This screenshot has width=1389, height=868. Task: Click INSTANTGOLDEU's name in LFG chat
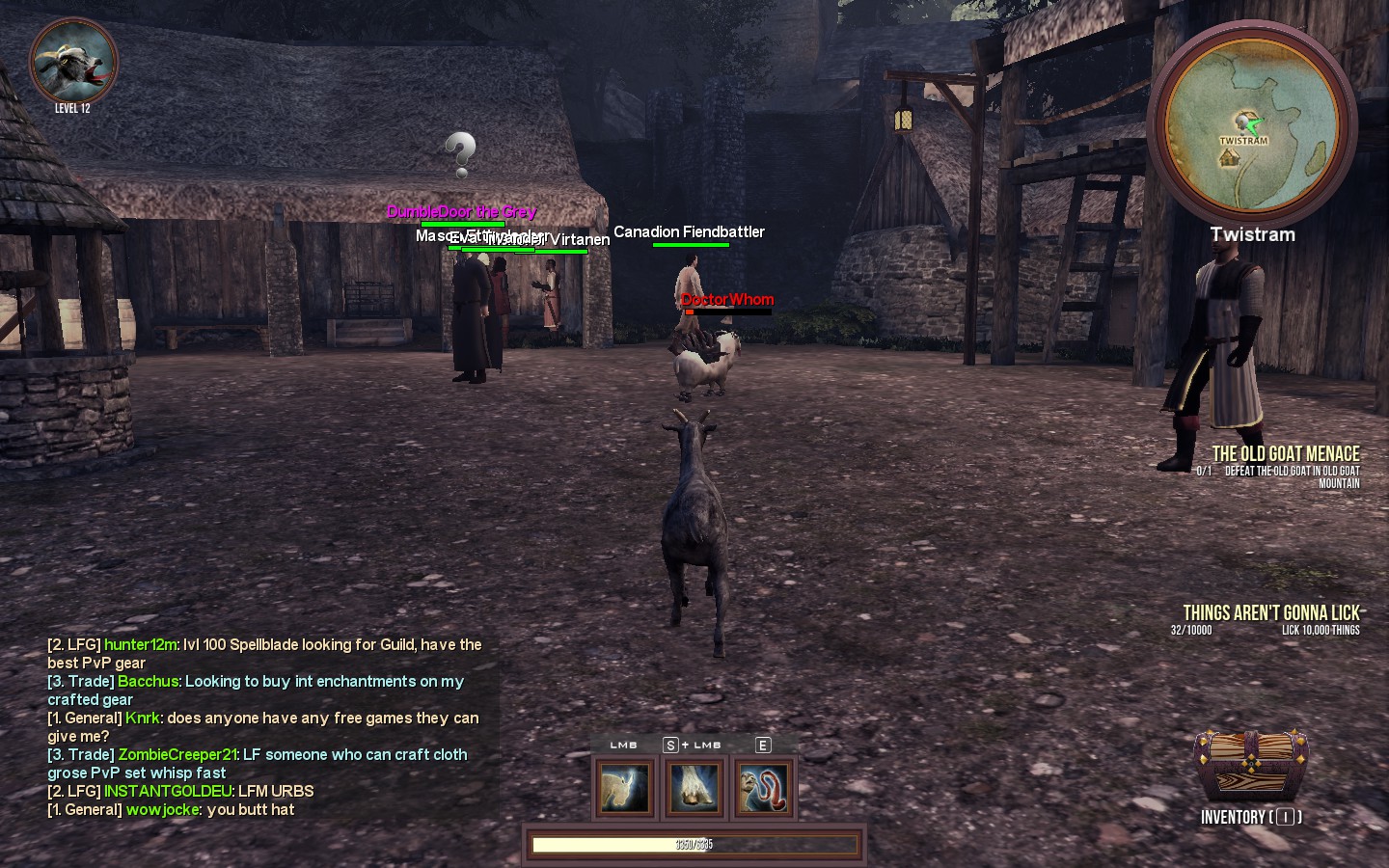tap(168, 791)
